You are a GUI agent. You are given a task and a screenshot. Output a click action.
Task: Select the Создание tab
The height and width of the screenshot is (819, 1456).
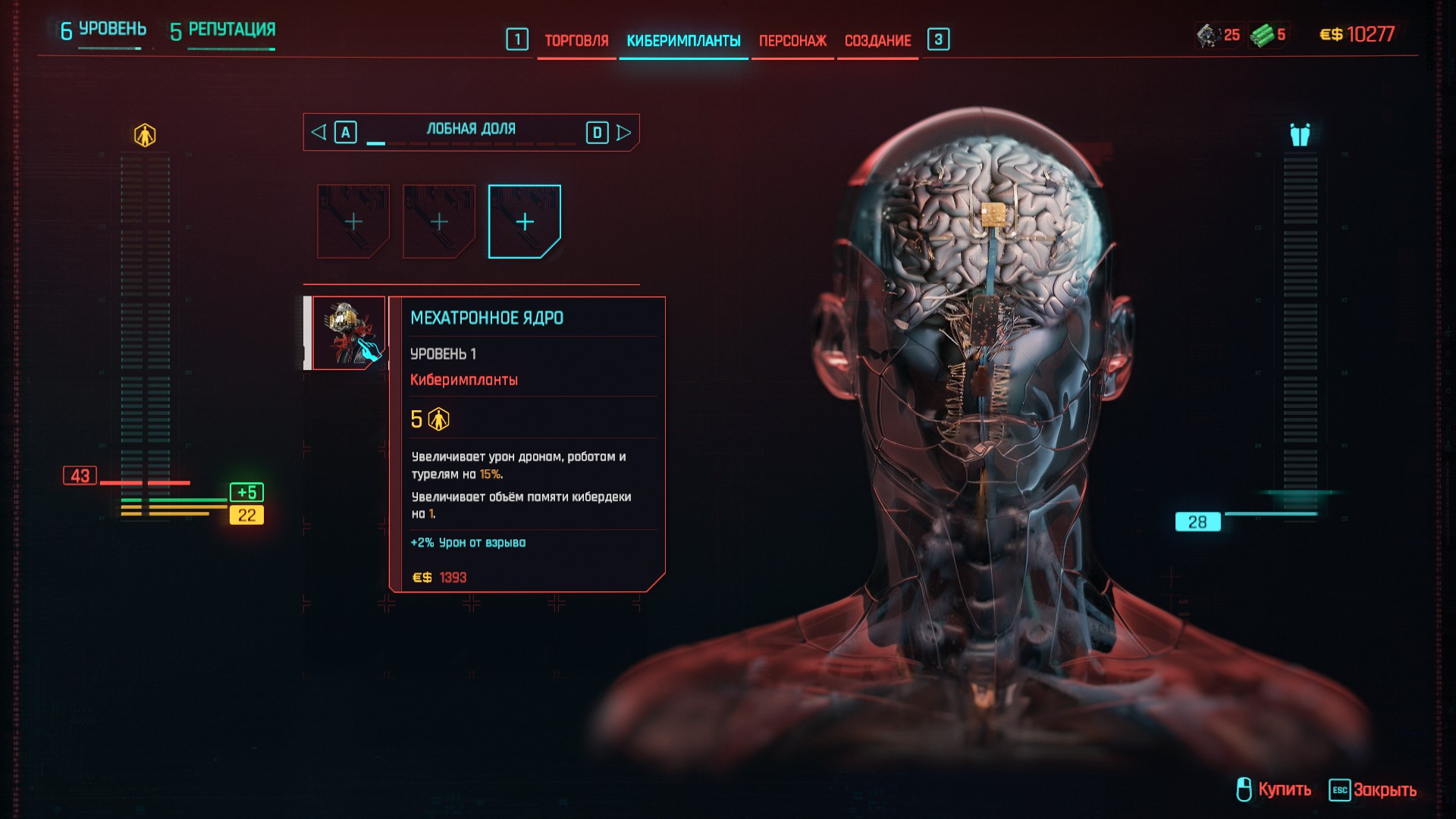[x=877, y=41]
